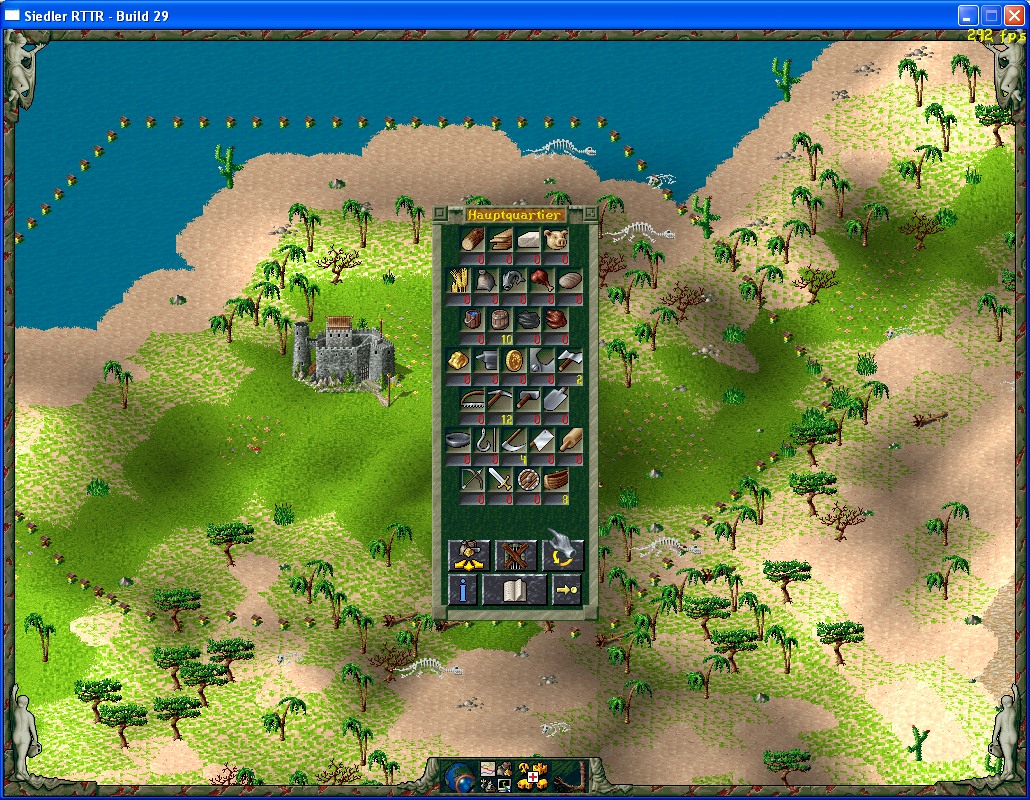Select the wood logs slot

[x=473, y=241]
